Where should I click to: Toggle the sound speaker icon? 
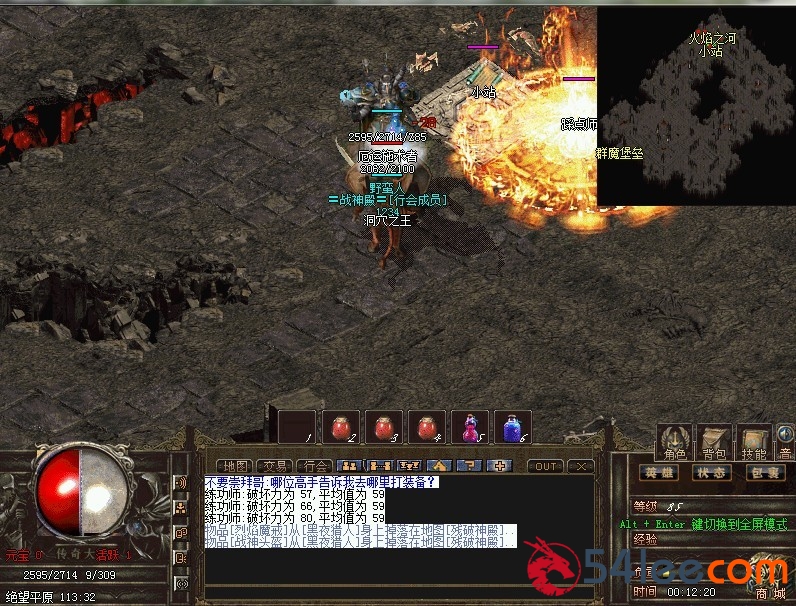(x=786, y=434)
